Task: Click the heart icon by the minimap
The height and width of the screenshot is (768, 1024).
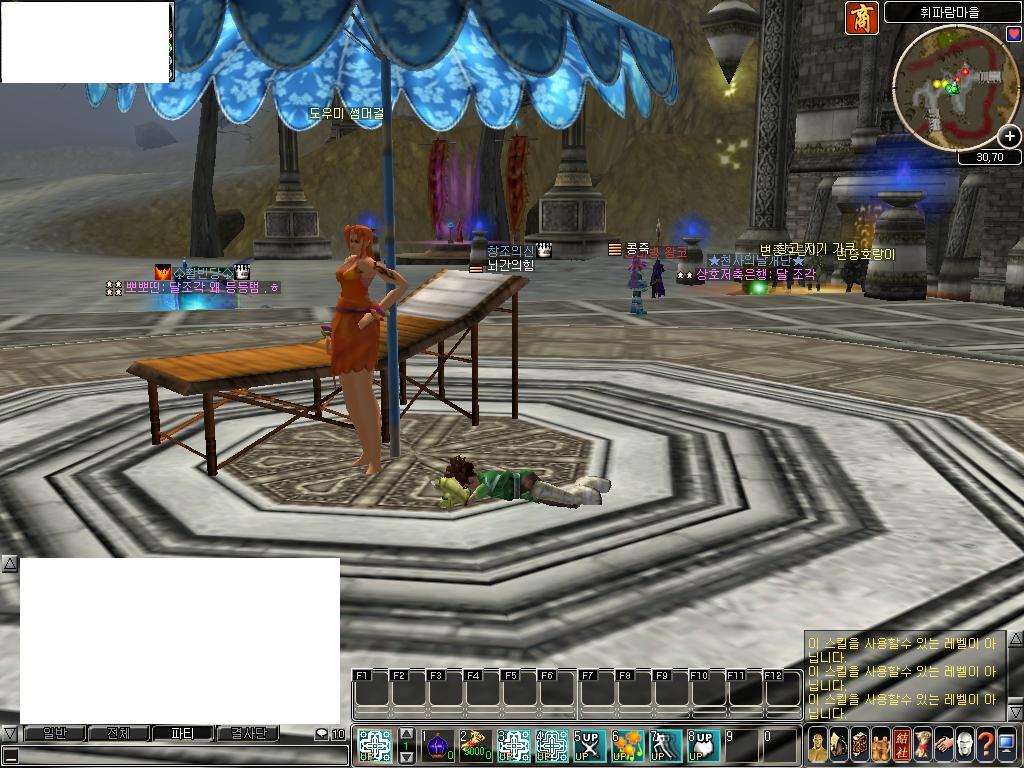Action: coord(1013,34)
